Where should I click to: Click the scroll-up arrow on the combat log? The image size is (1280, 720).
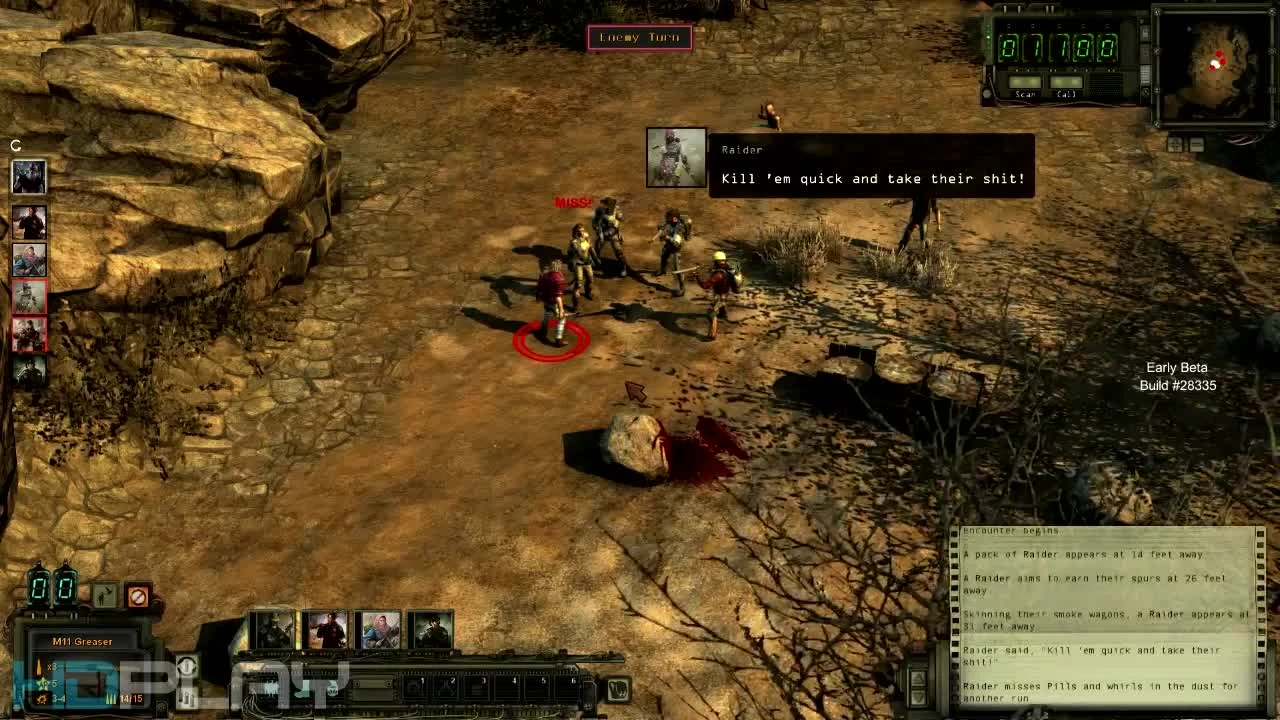918,678
